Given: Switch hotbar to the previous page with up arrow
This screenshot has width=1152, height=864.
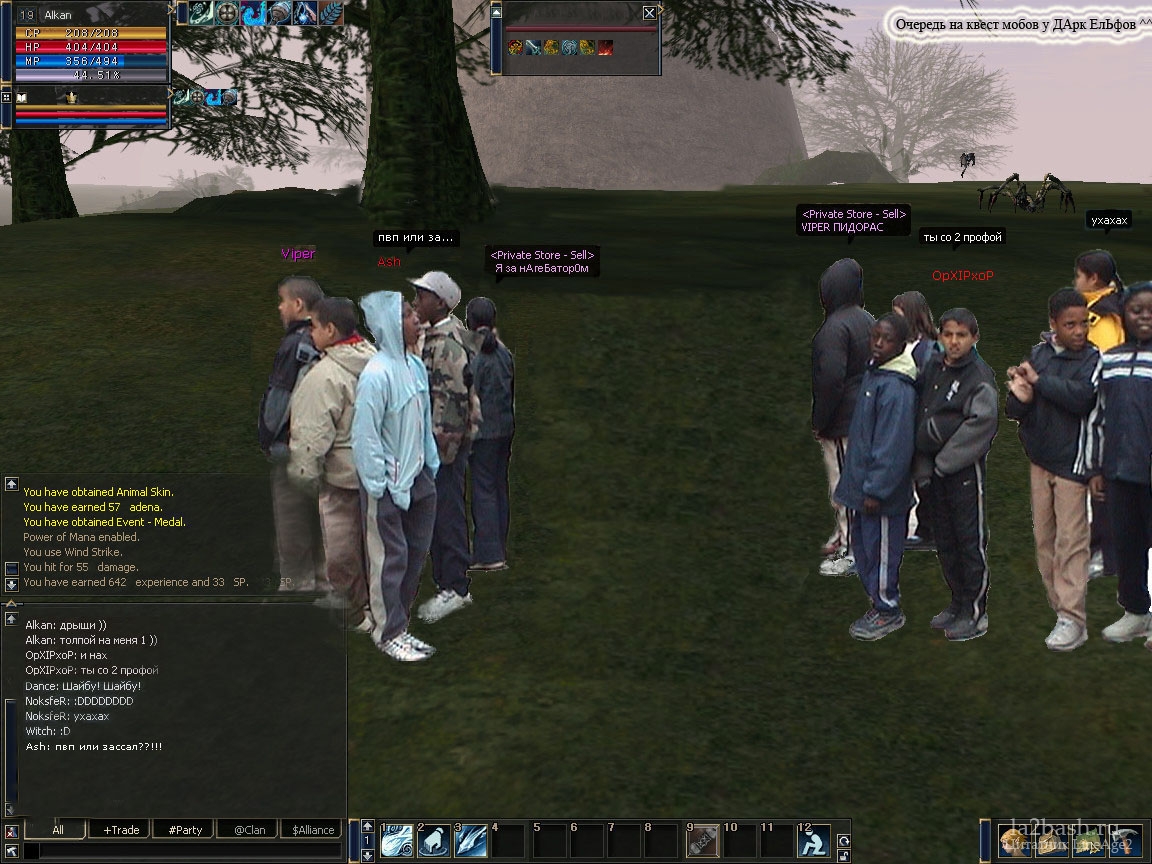Looking at the screenshot, I should (x=368, y=826).
